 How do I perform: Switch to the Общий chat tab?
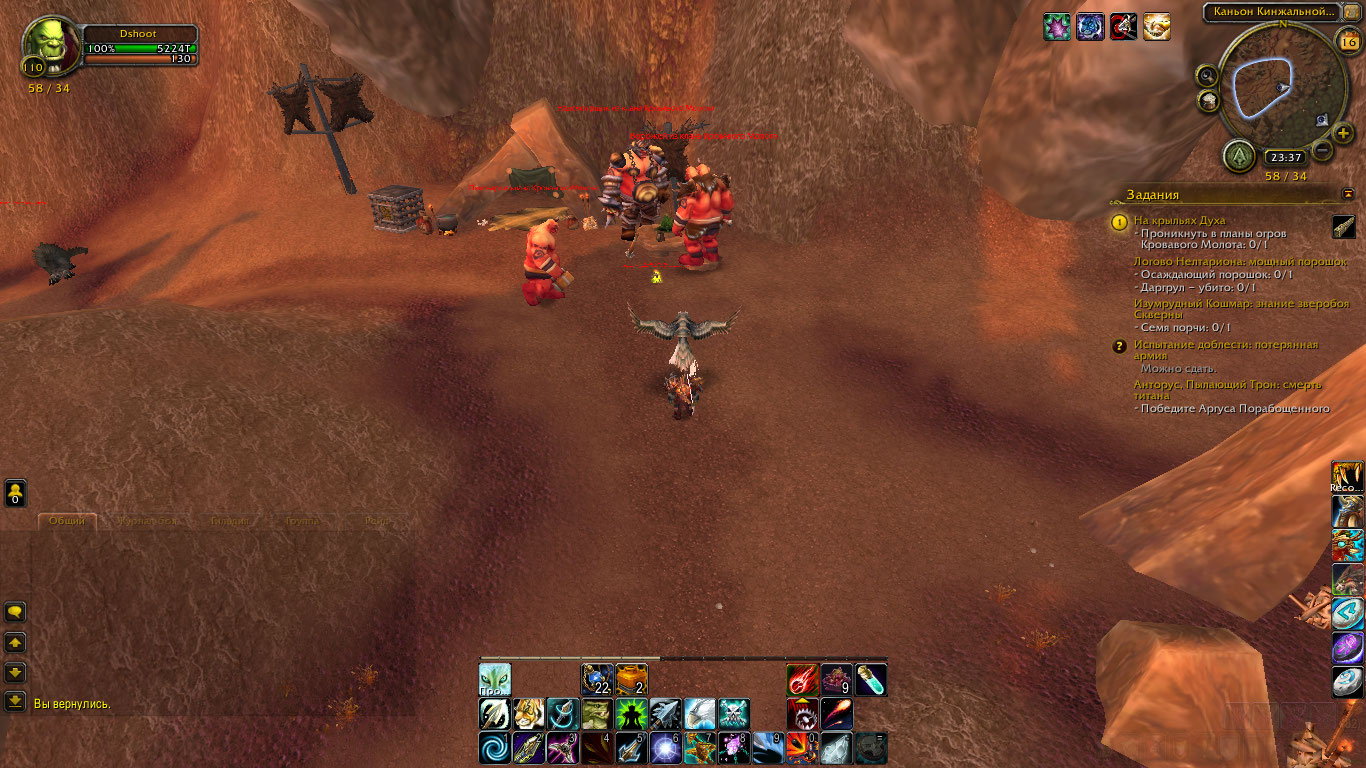point(67,521)
